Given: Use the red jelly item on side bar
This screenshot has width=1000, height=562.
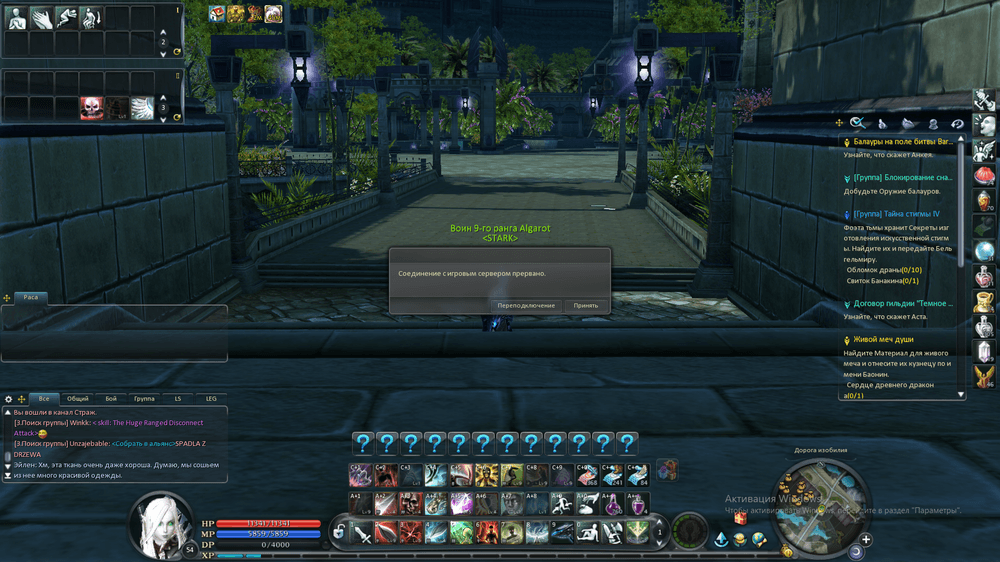Looking at the screenshot, I should [x=985, y=175].
